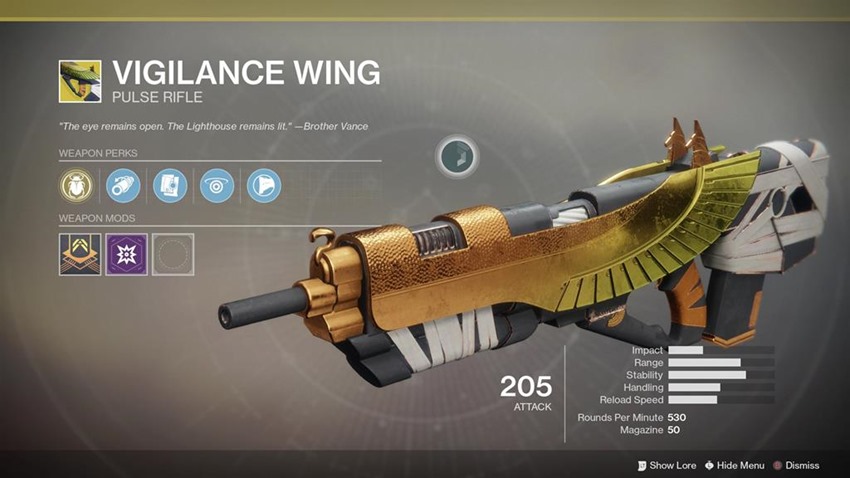Image resolution: width=850 pixels, height=478 pixels.
Task: Choose the magazine perk icon
Action: pyautogui.click(x=170, y=185)
